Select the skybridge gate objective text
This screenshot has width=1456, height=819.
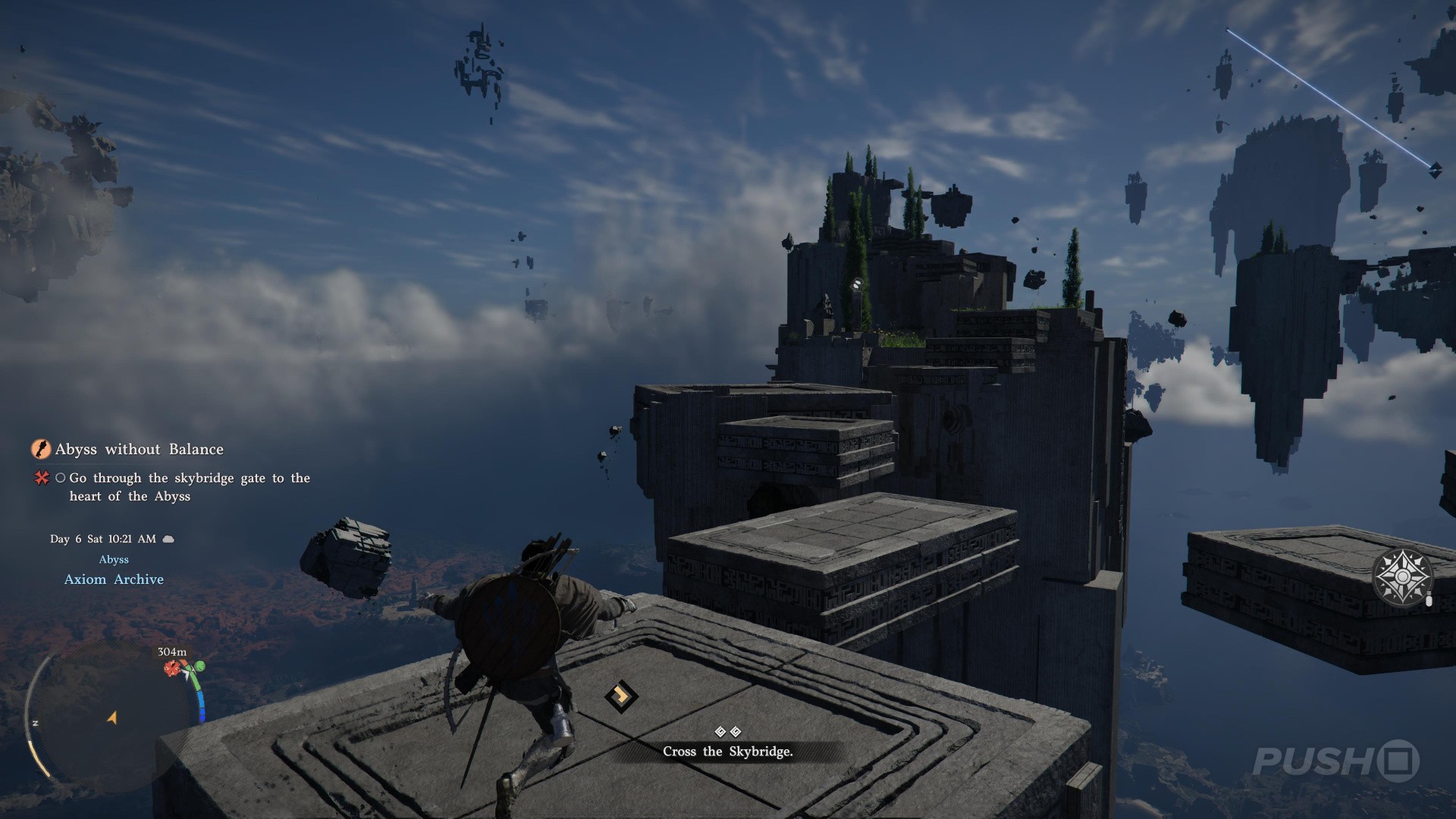(x=190, y=487)
